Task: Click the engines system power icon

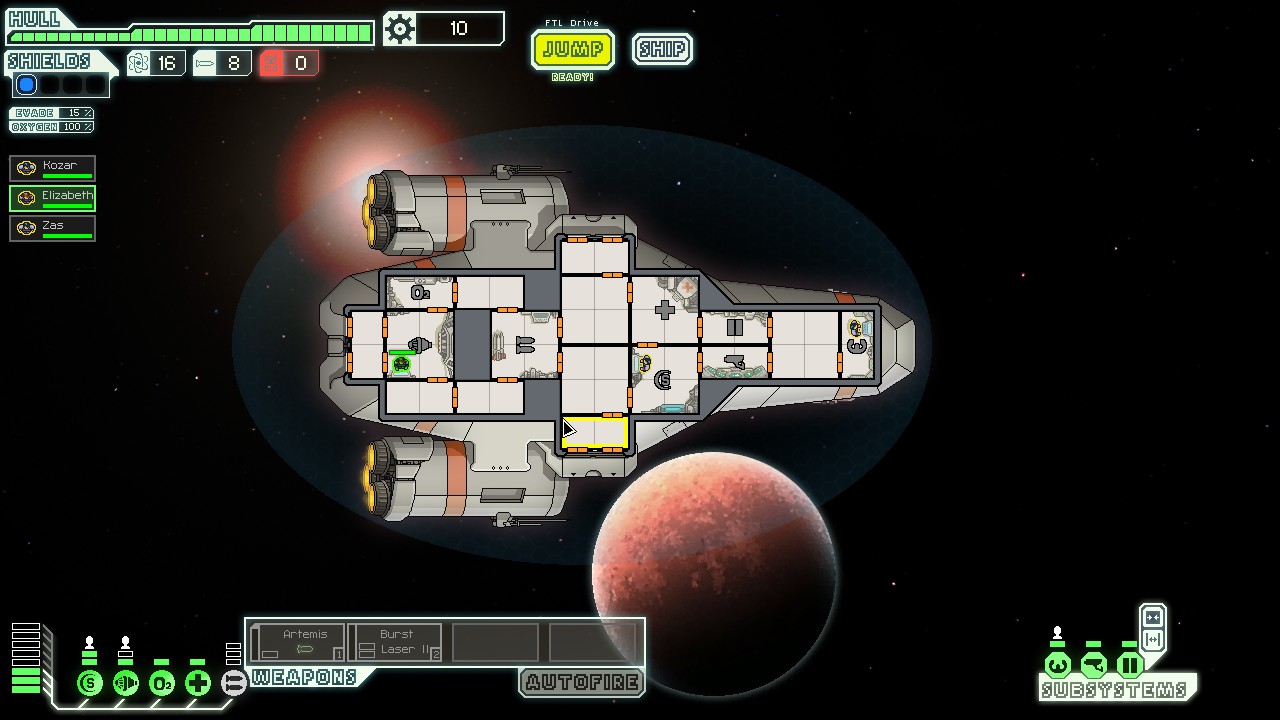Action: 126,684
